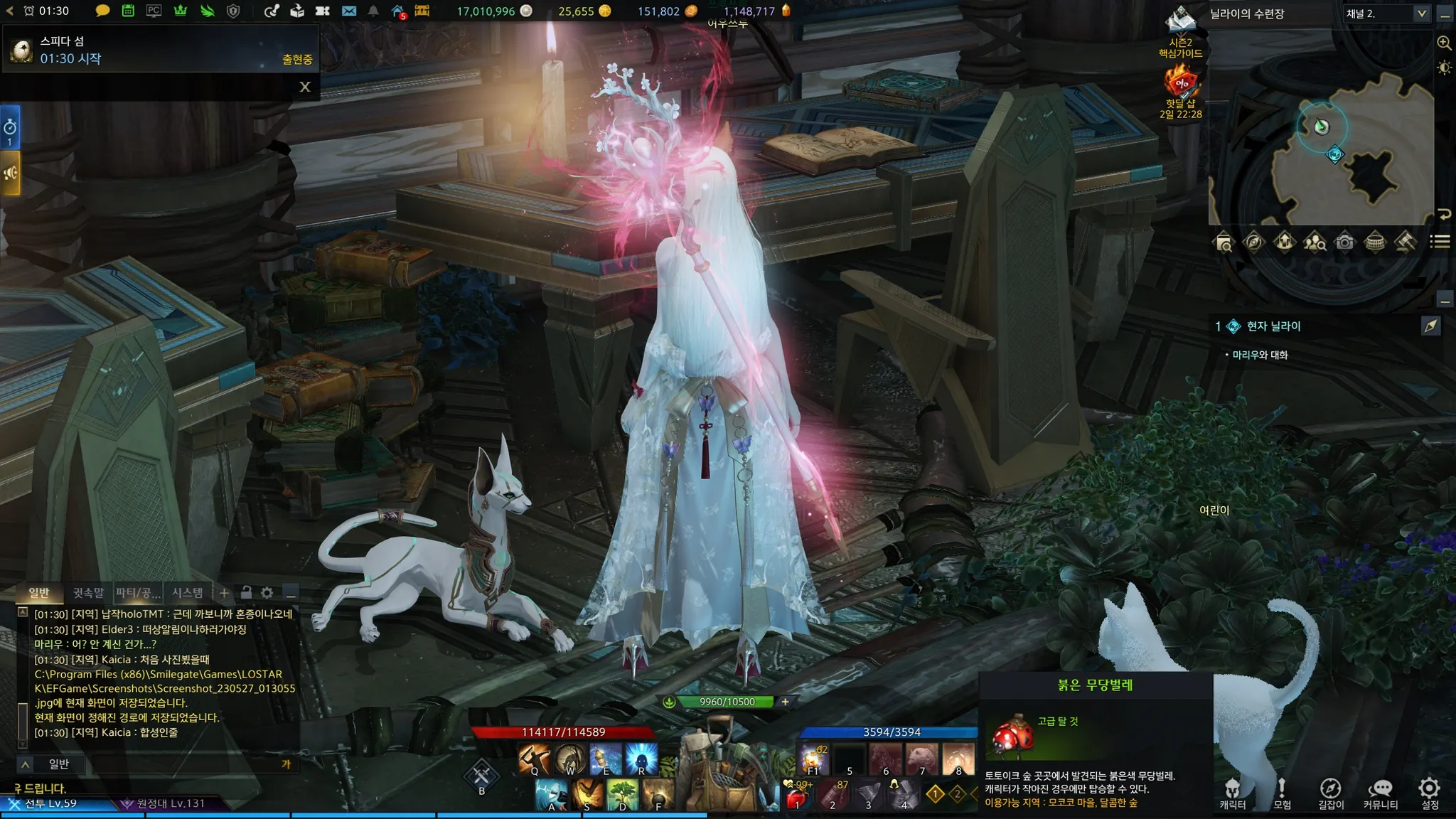
Task: Zoom in the minimap with magnifier button
Action: [x=1444, y=43]
